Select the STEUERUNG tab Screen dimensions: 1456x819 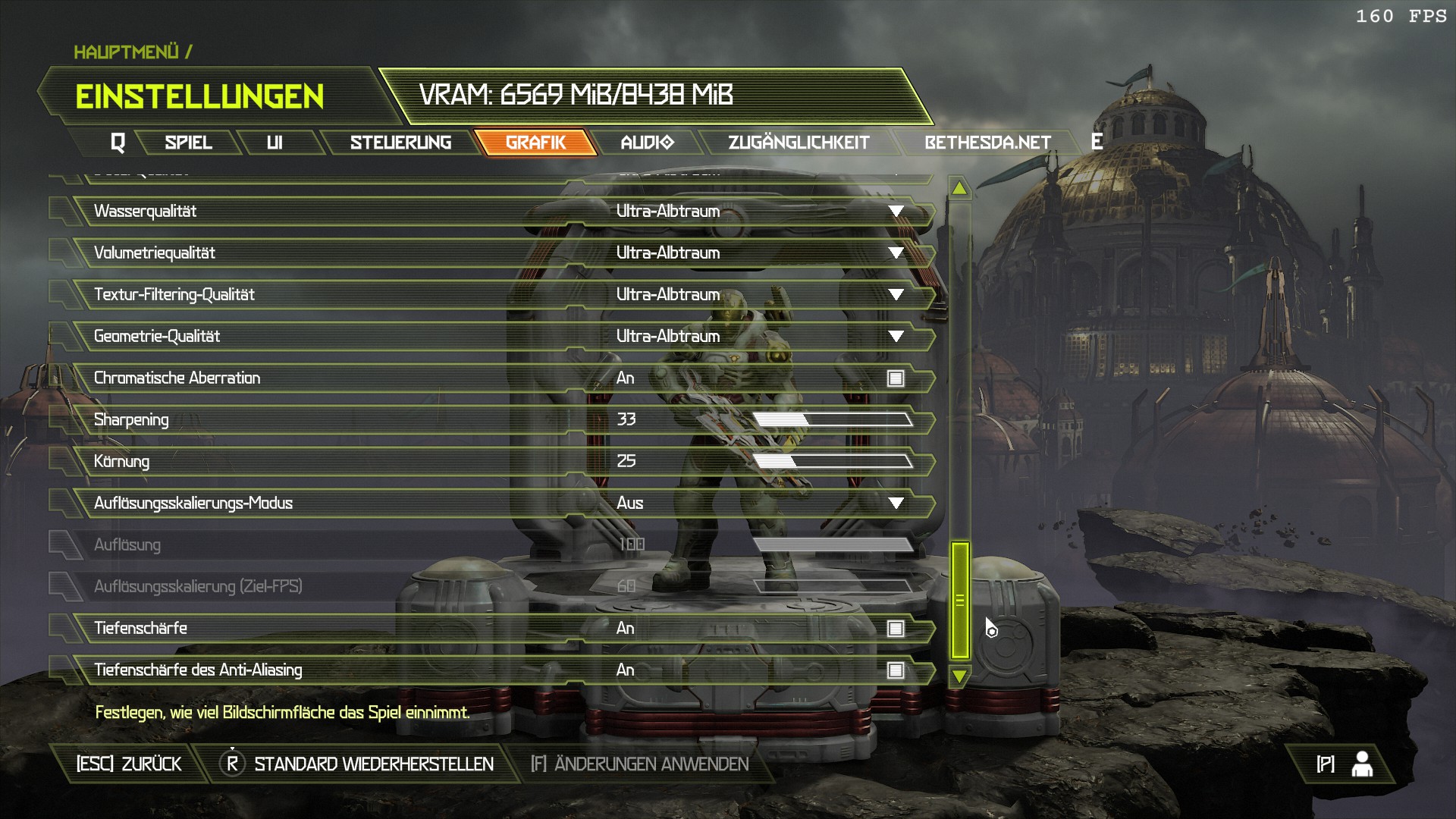(400, 143)
